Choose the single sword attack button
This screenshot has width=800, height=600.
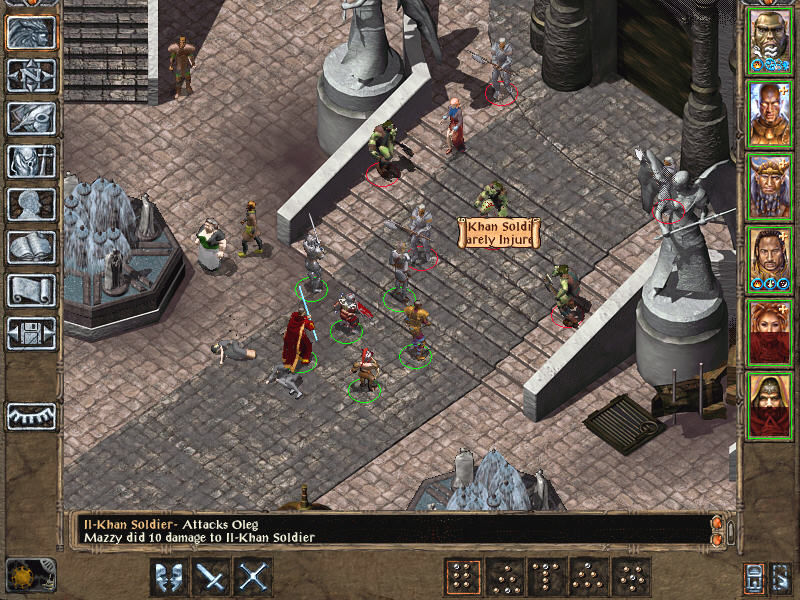click(212, 577)
